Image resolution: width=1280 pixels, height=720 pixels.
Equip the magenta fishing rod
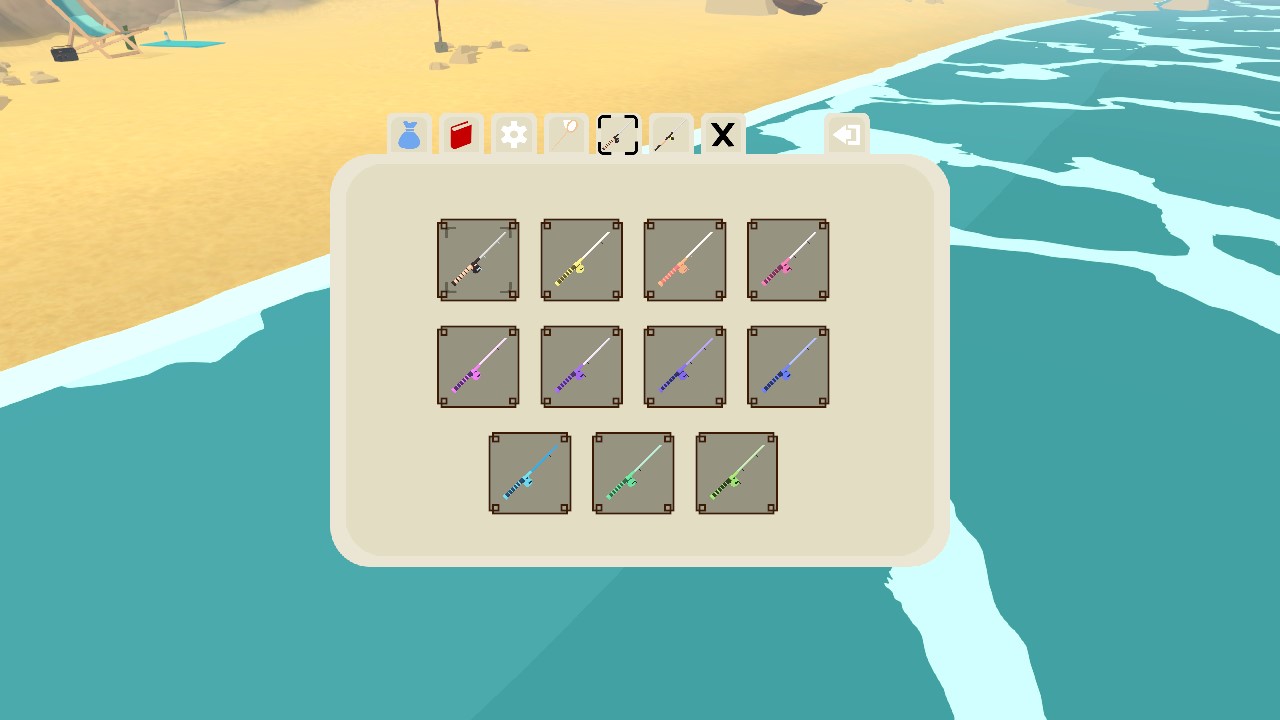coord(478,366)
